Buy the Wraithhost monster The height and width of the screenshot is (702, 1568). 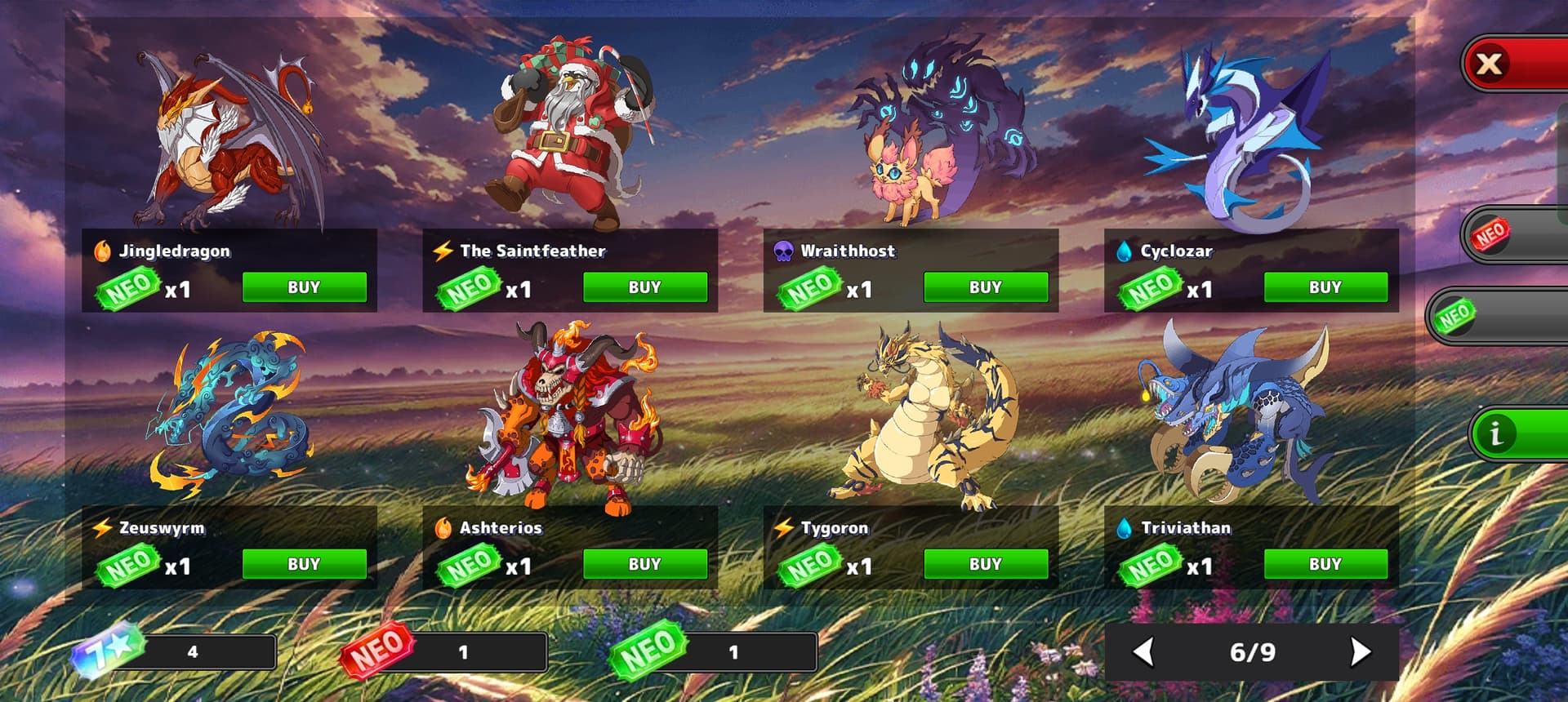tap(985, 287)
